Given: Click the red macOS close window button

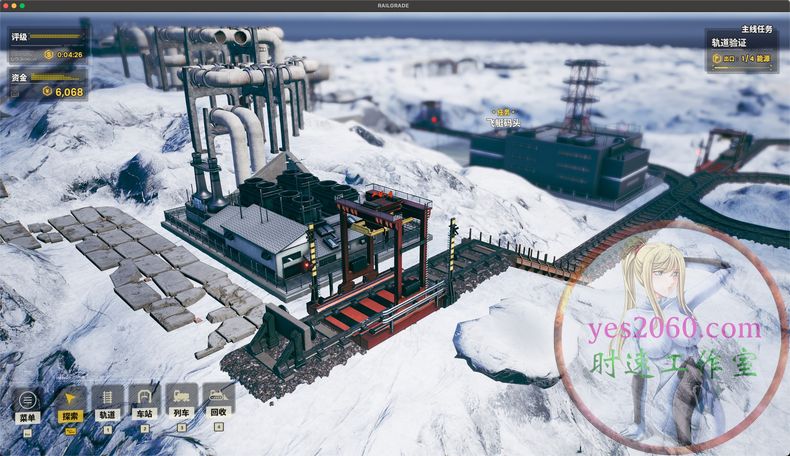Looking at the screenshot, I should (x=7, y=5).
